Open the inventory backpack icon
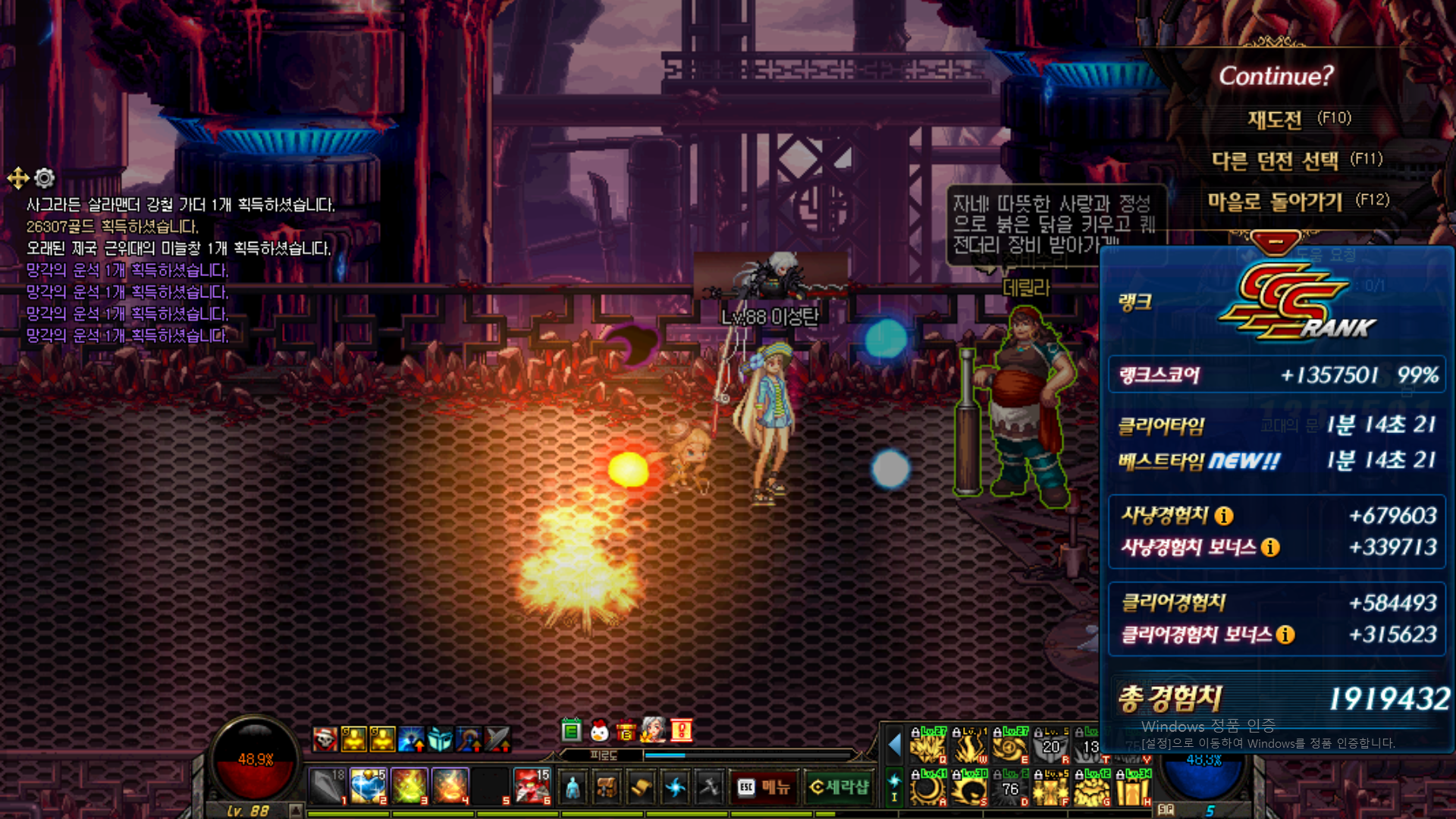Screen dimensions: 1456x819 [x=607, y=788]
